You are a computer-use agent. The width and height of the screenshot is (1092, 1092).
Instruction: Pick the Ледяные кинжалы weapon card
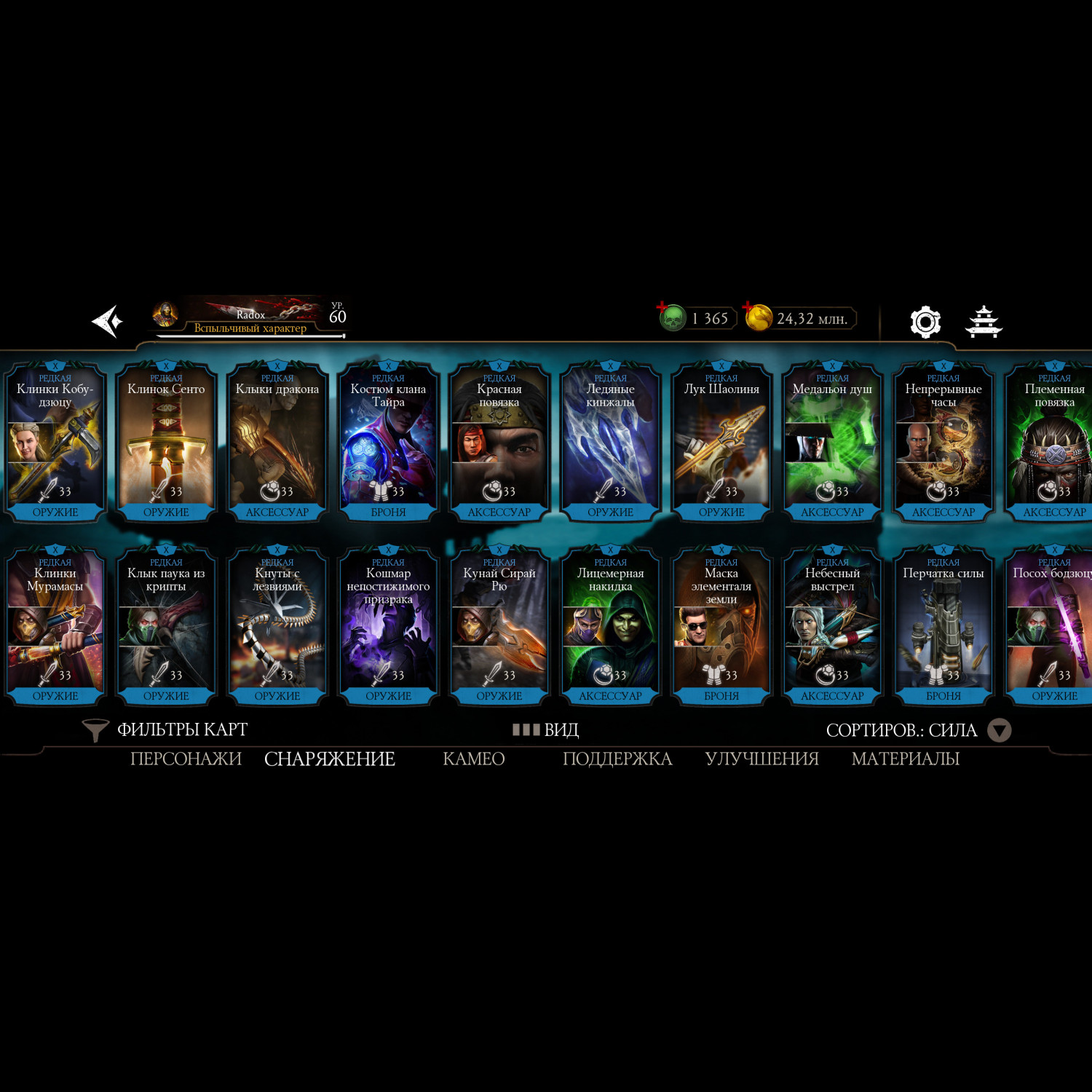[610, 442]
